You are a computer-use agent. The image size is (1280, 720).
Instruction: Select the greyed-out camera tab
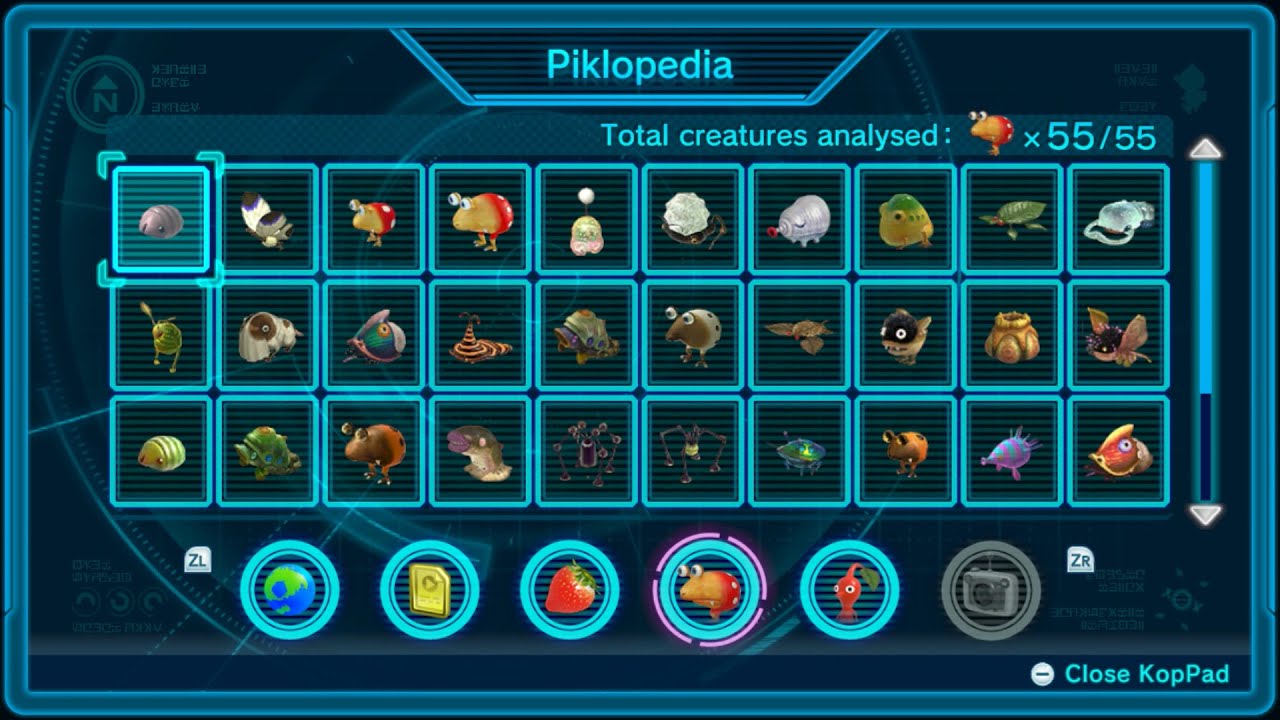pyautogui.click(x=990, y=590)
